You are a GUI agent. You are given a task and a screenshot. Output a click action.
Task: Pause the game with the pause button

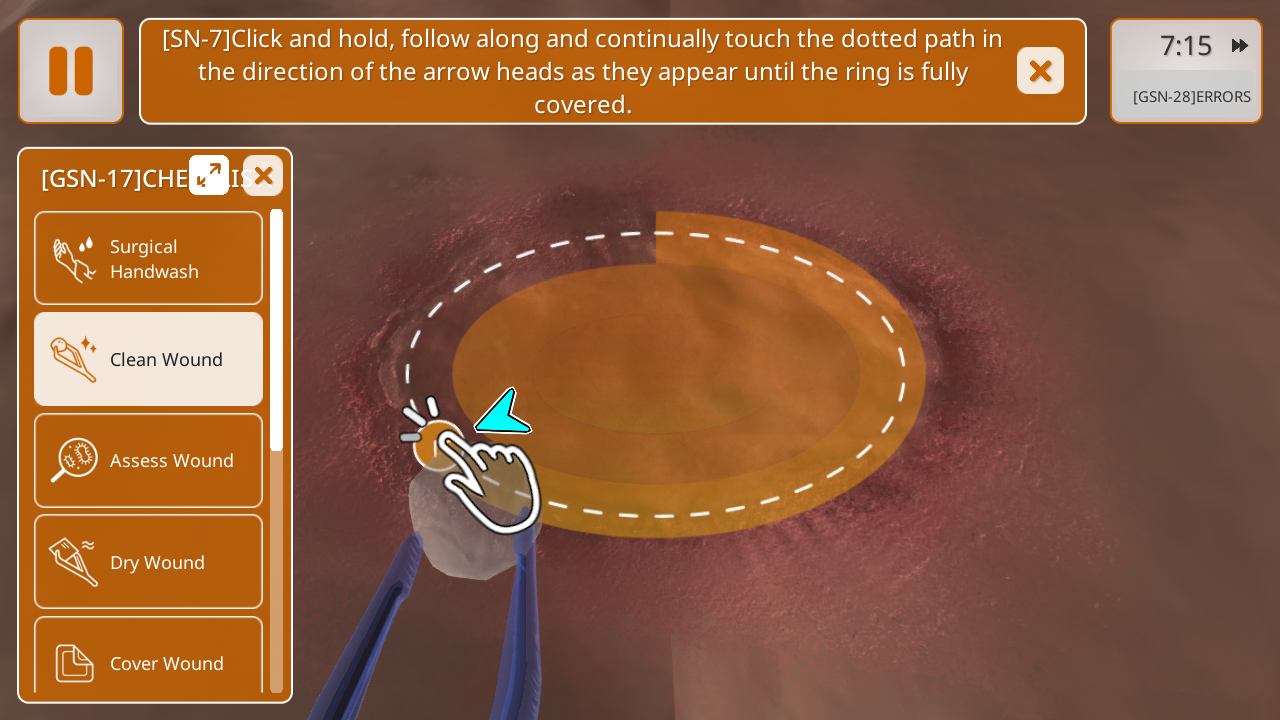point(71,71)
